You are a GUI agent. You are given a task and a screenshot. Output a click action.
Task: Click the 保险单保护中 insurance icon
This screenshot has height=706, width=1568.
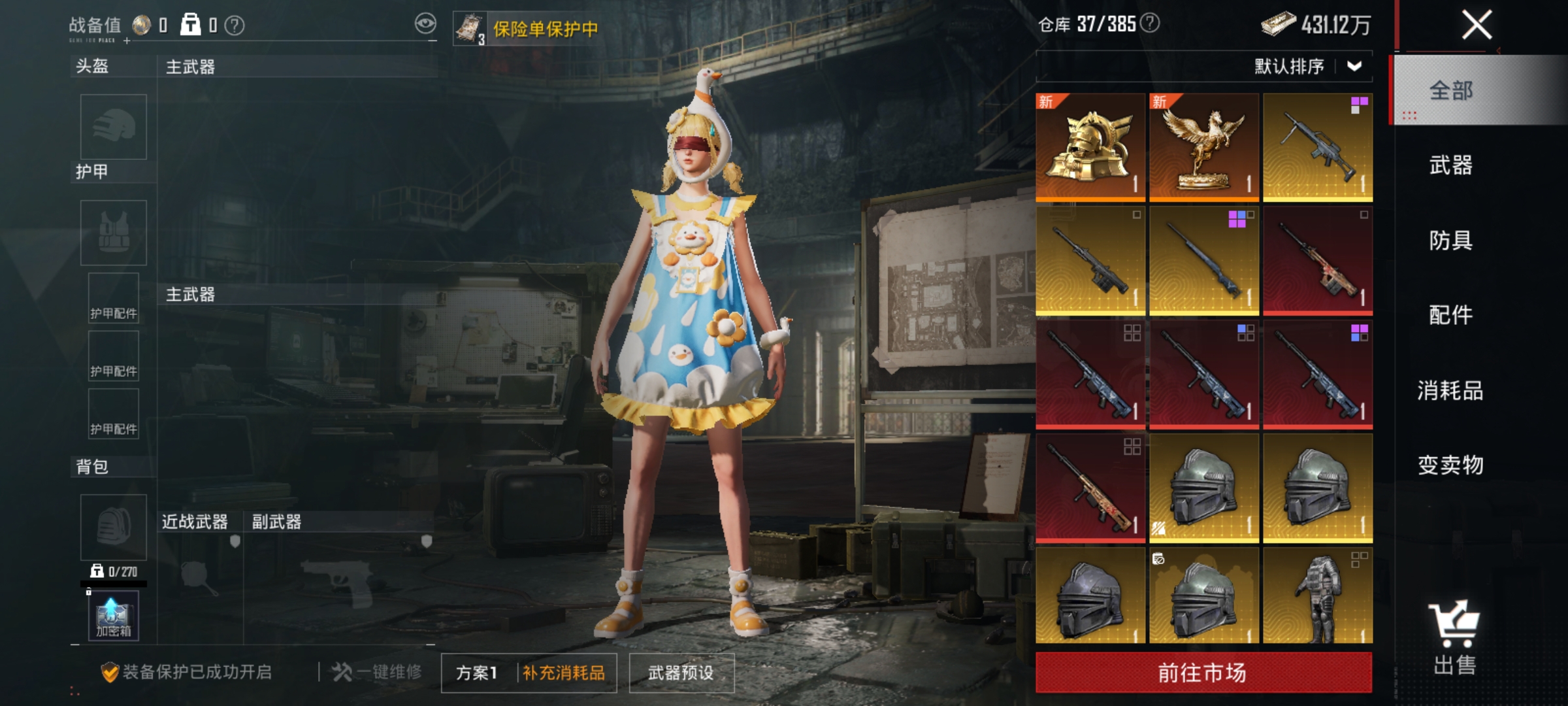pos(469,27)
